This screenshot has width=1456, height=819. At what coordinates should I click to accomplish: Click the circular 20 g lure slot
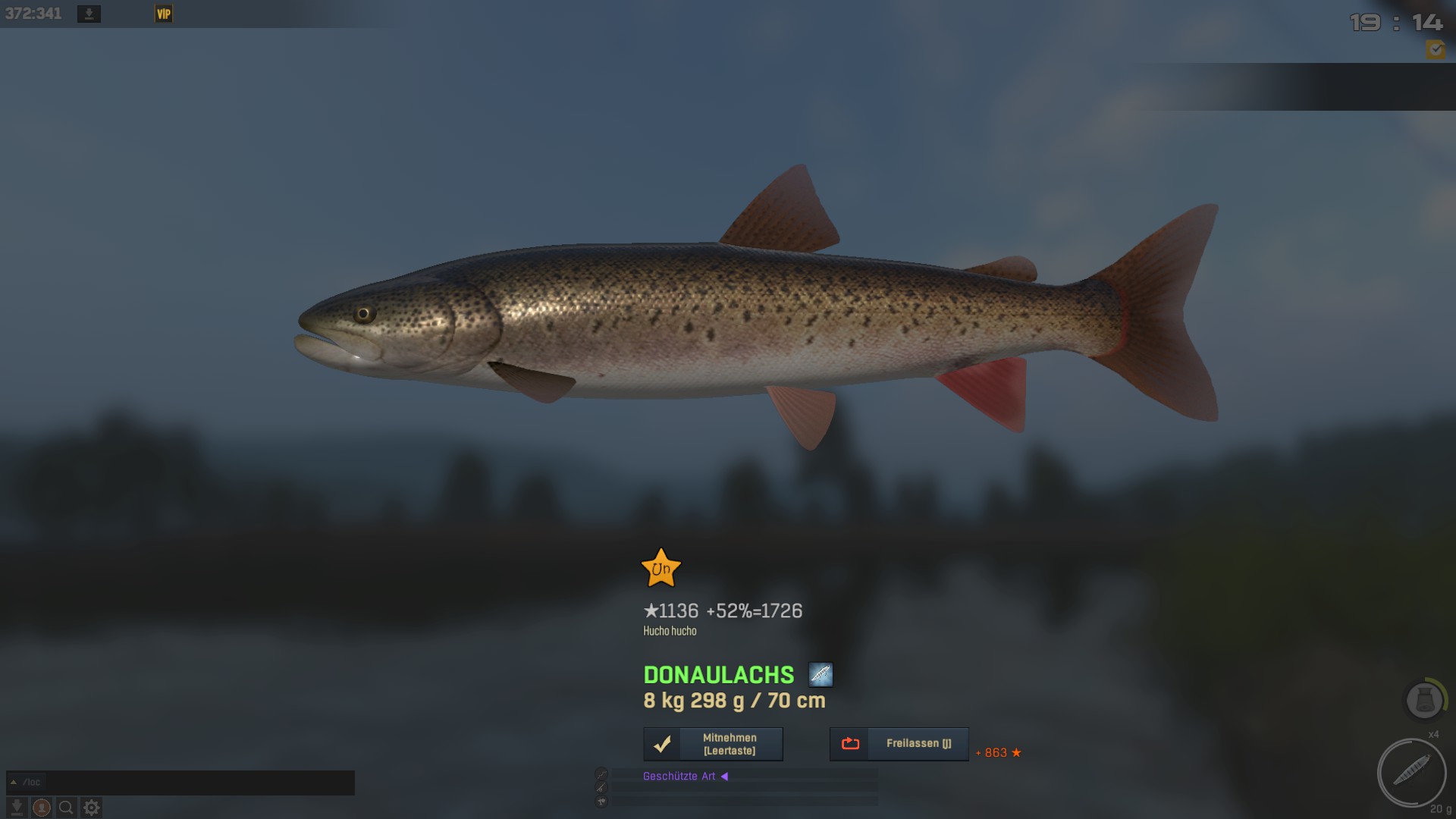[x=1411, y=773]
